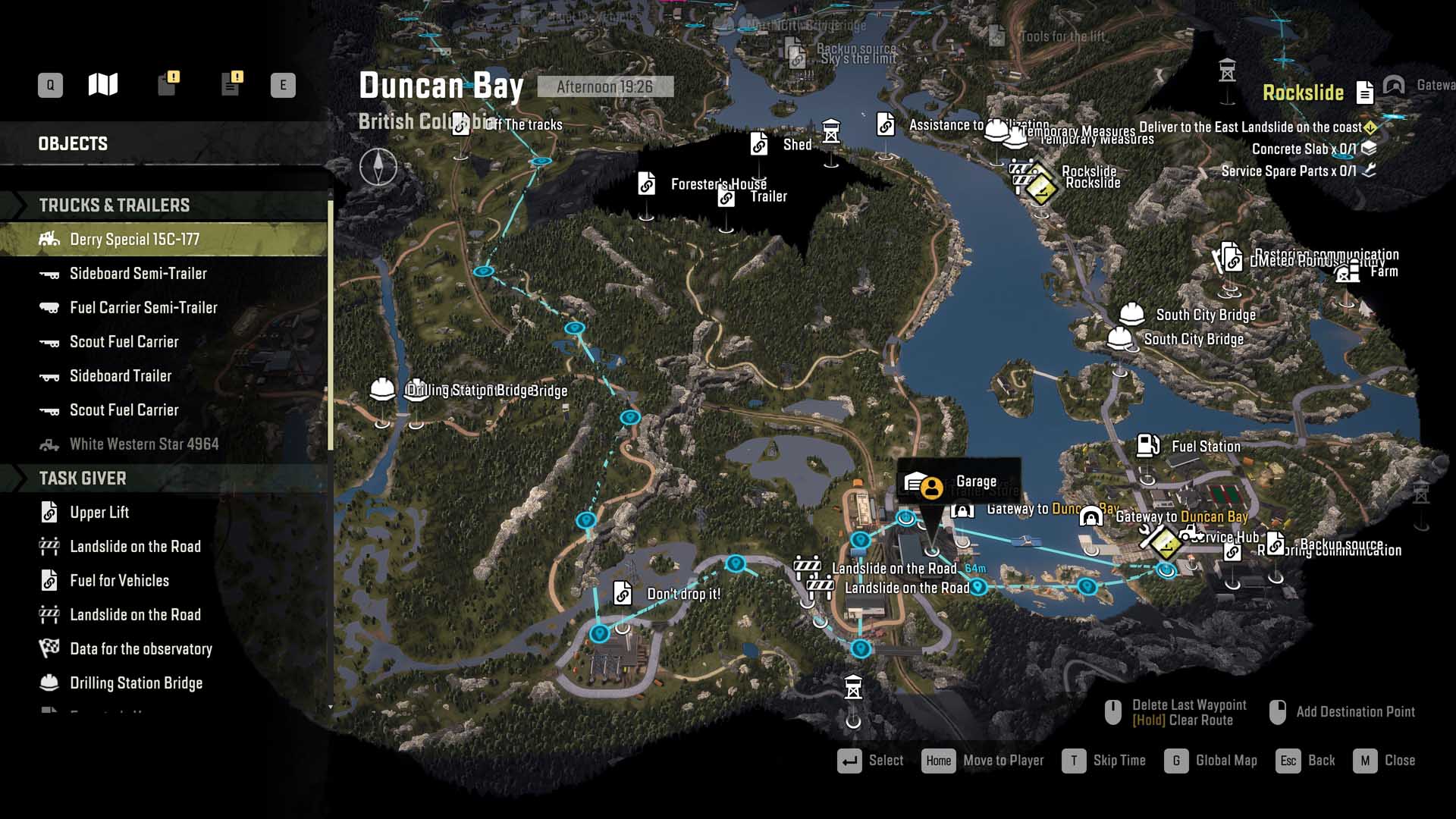Pick the Sideboard Trailer entry

[121, 376]
